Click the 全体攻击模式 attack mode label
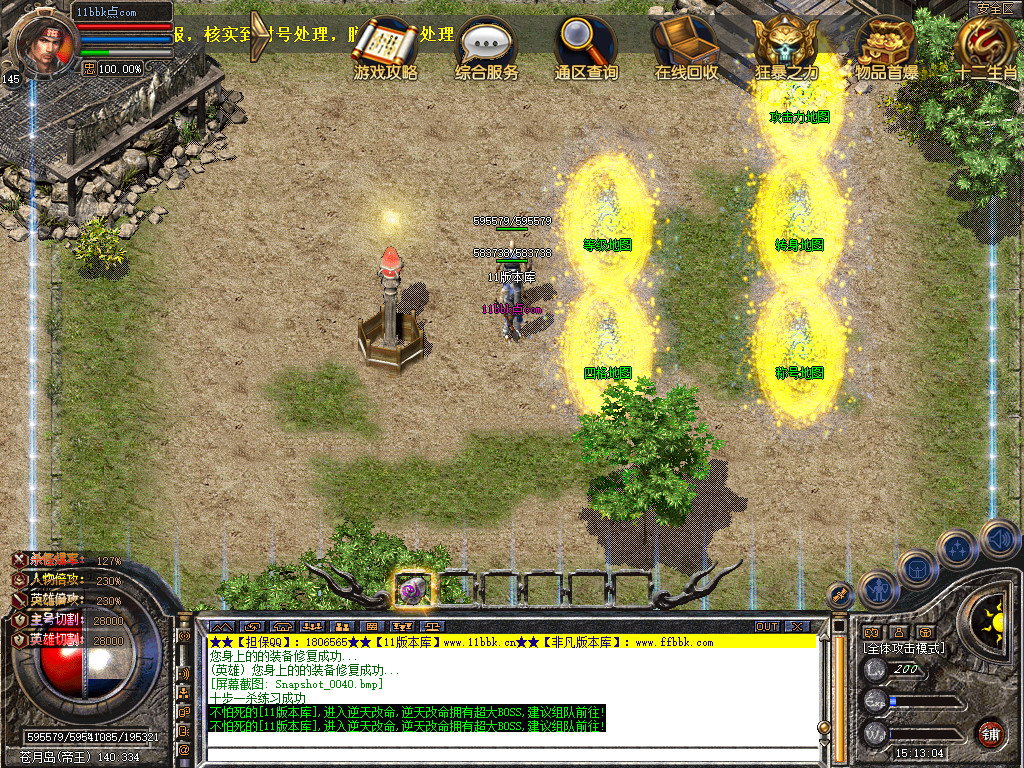This screenshot has height=768, width=1024. tap(904, 648)
